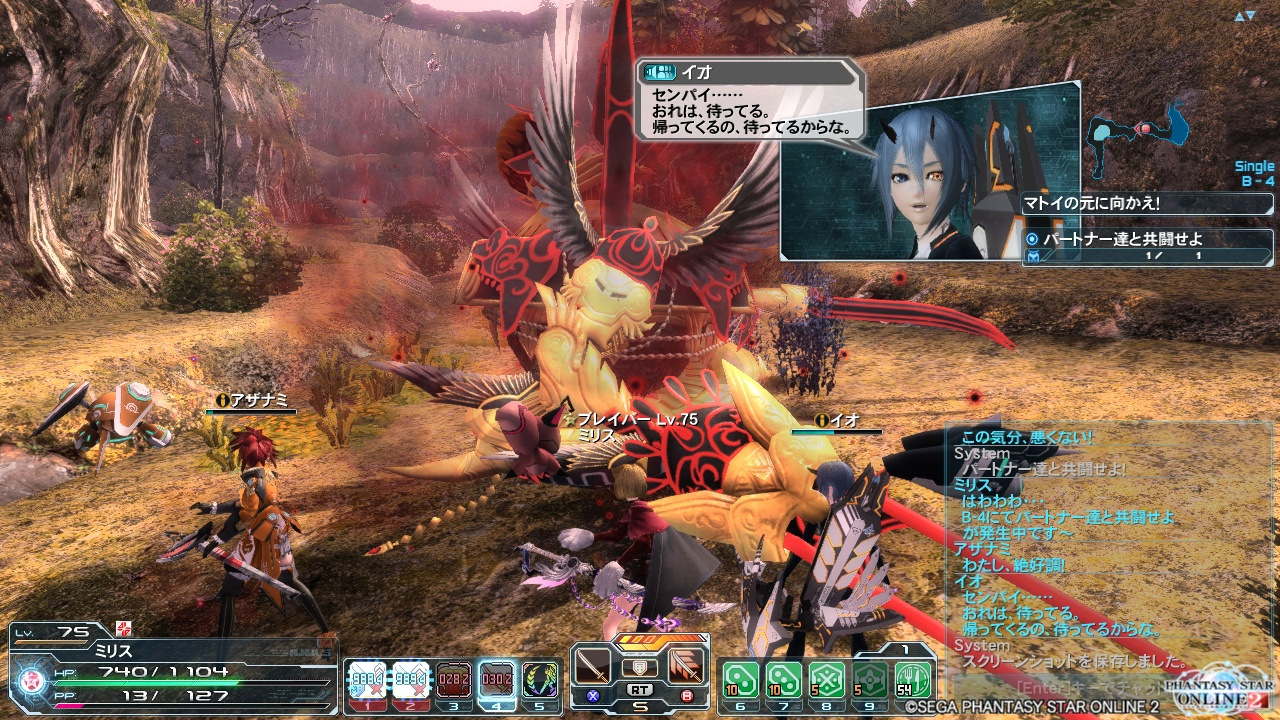Activate subpalette slot 1 skill
Image resolution: width=1280 pixels, height=720 pixels.
coord(366,681)
